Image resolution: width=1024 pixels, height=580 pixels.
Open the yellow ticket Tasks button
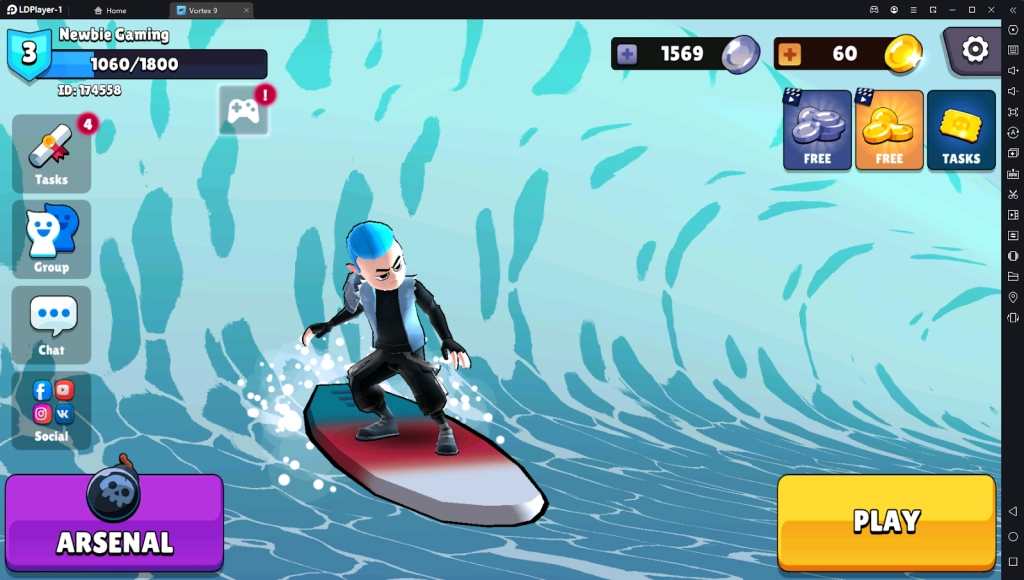tap(961, 130)
